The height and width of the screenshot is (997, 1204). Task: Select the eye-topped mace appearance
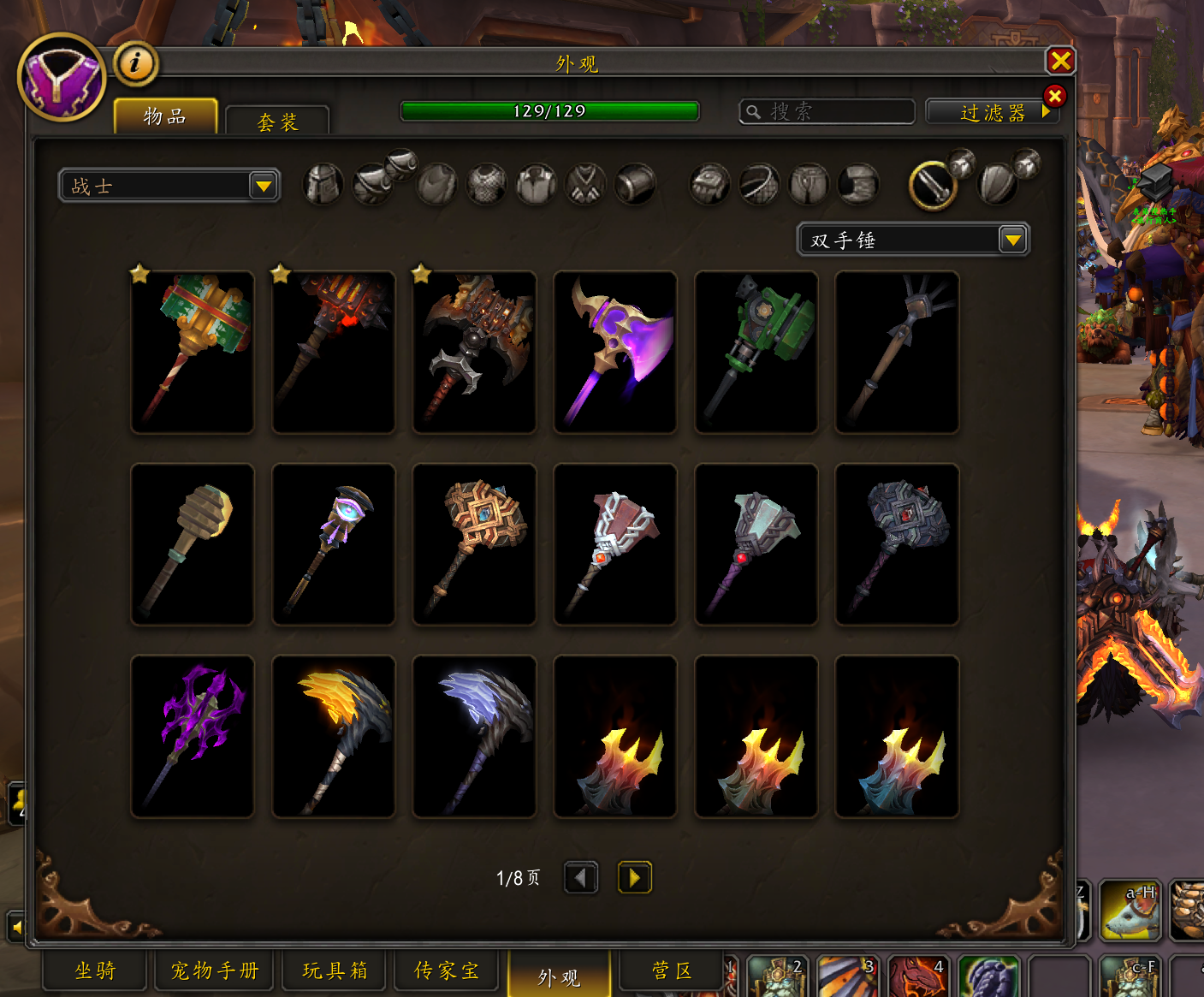click(x=334, y=544)
